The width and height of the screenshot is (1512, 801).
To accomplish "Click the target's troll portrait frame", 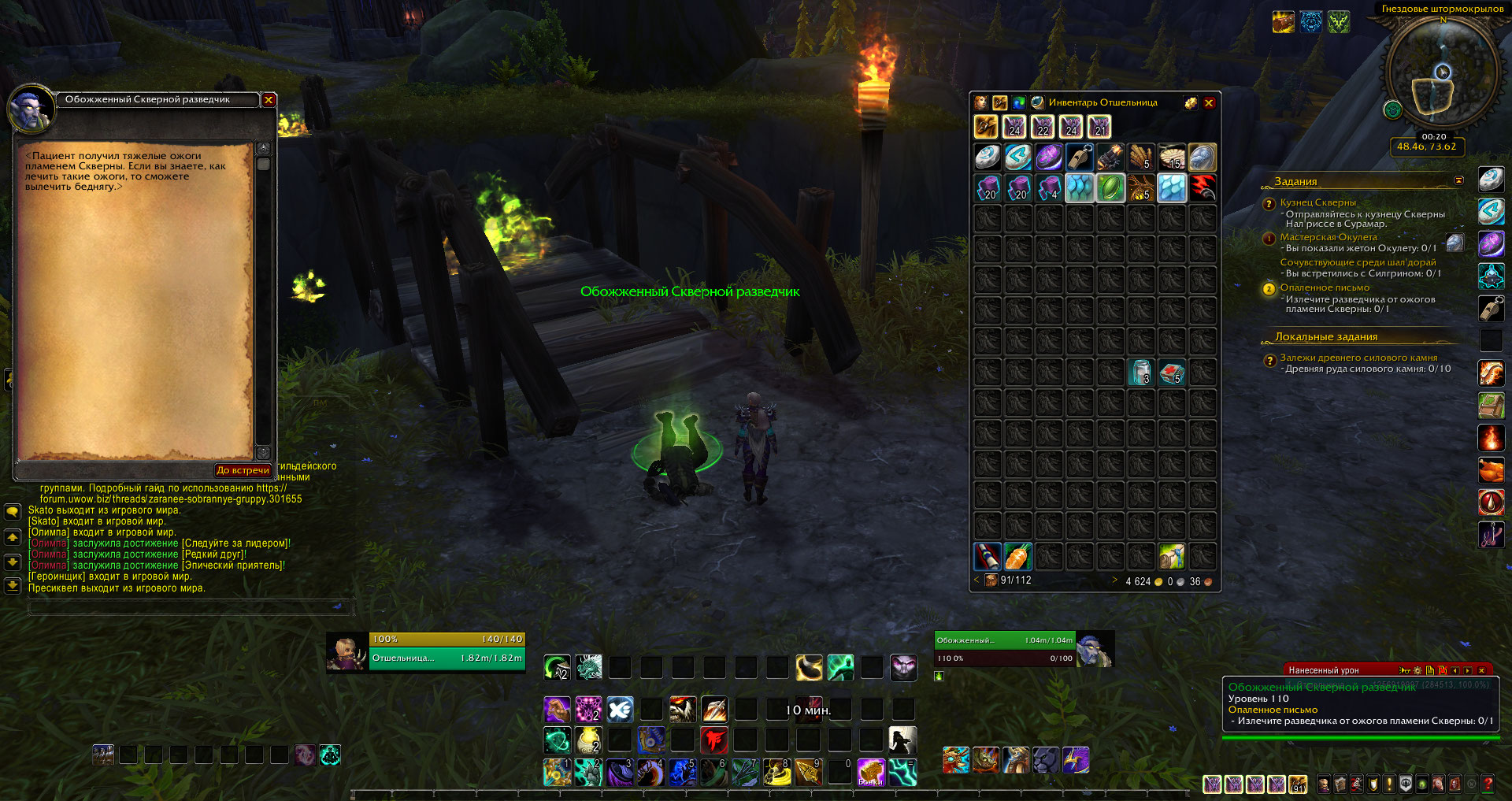I will click(x=1094, y=650).
